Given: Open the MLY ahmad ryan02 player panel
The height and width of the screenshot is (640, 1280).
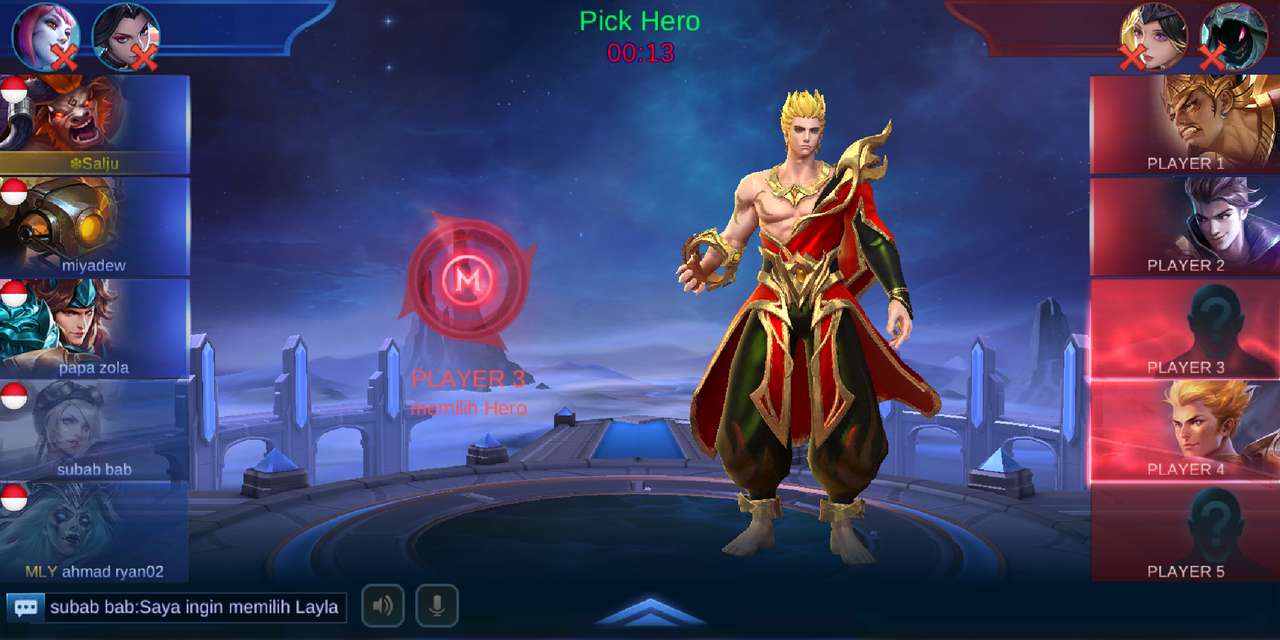Looking at the screenshot, I should pyautogui.click(x=95, y=533).
